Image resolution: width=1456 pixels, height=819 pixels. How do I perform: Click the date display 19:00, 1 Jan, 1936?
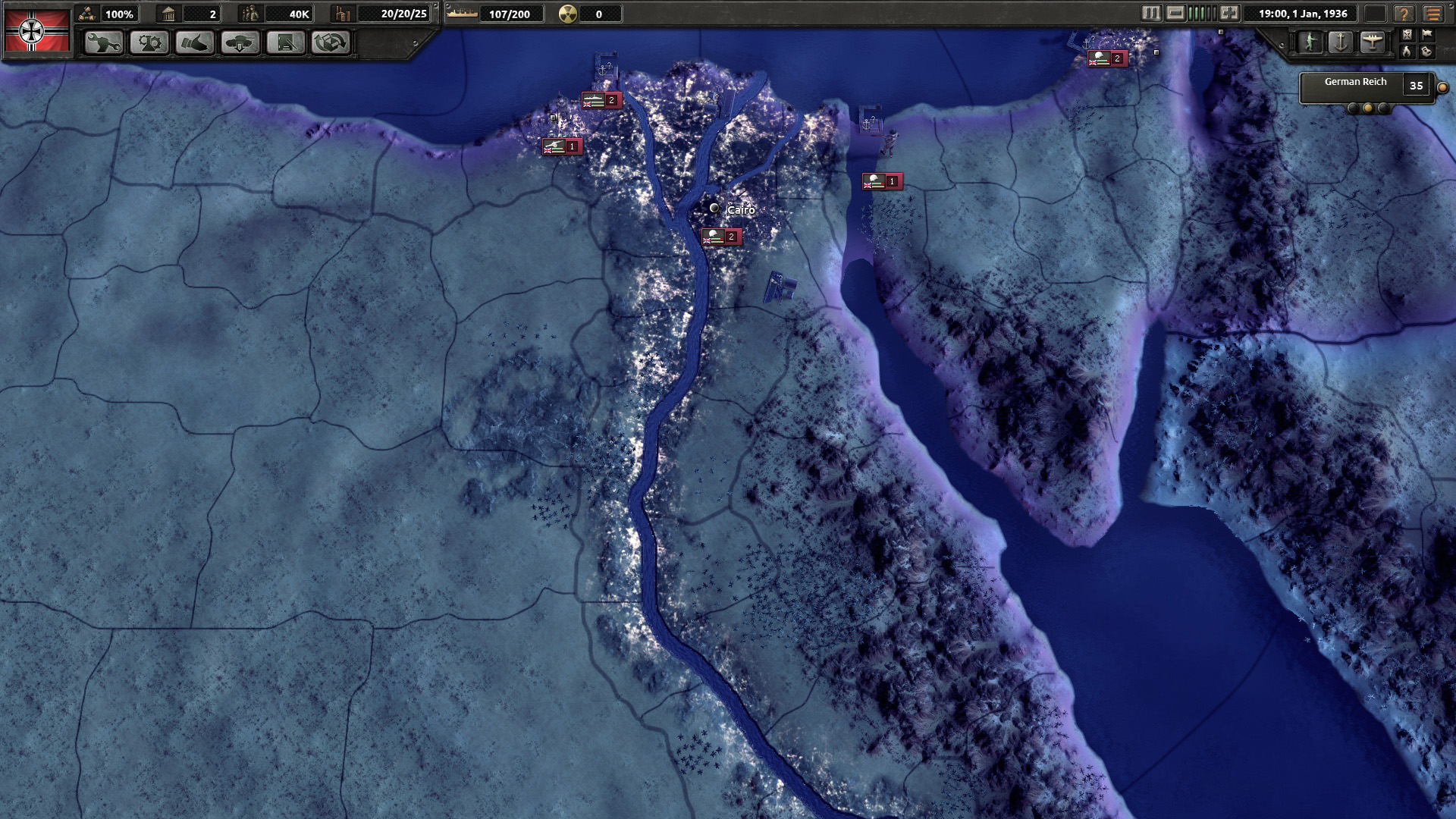(x=1302, y=14)
